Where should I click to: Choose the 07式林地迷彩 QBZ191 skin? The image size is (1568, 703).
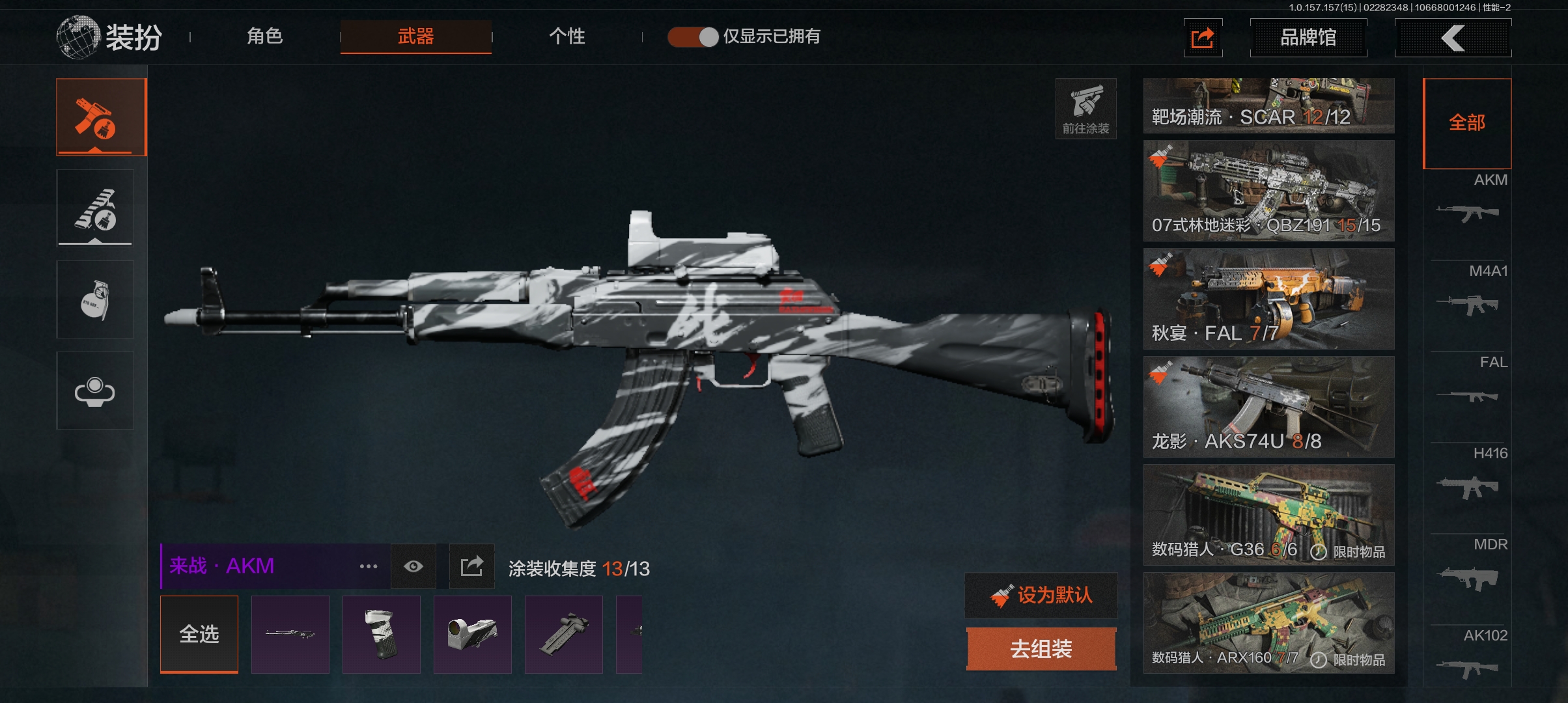(1268, 191)
